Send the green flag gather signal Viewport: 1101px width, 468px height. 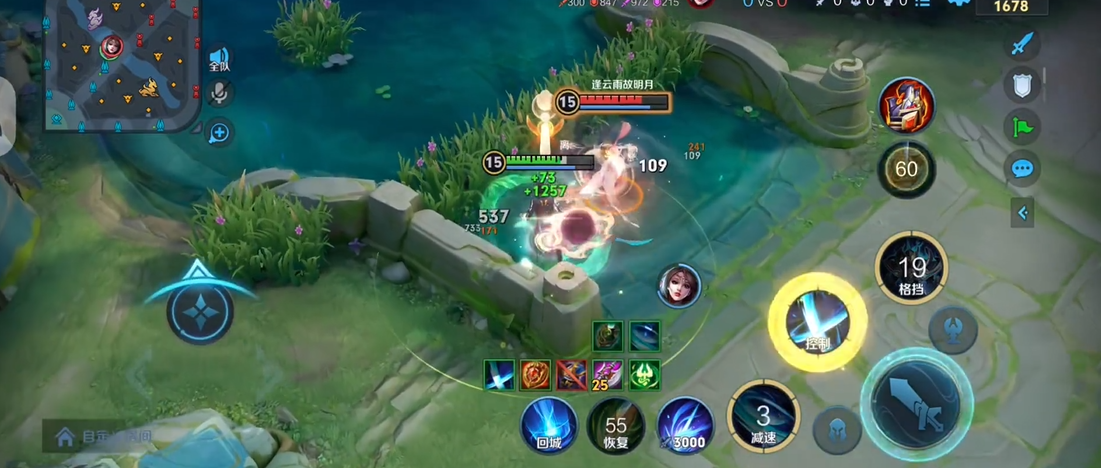(x=1021, y=127)
